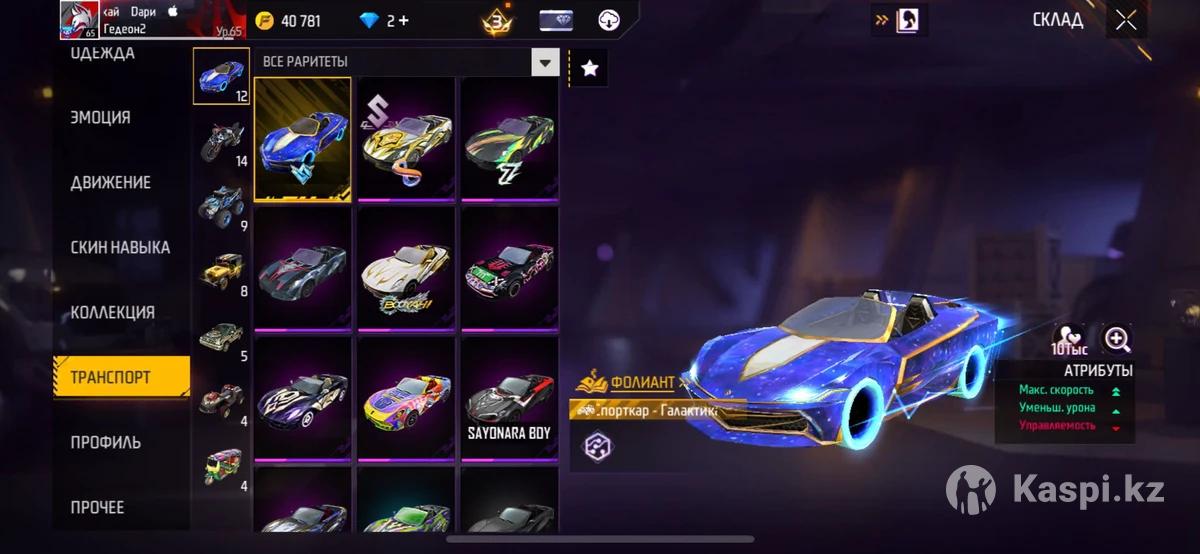Show the monster truck vehicle skins
The height and width of the screenshot is (554, 1200).
(221, 208)
